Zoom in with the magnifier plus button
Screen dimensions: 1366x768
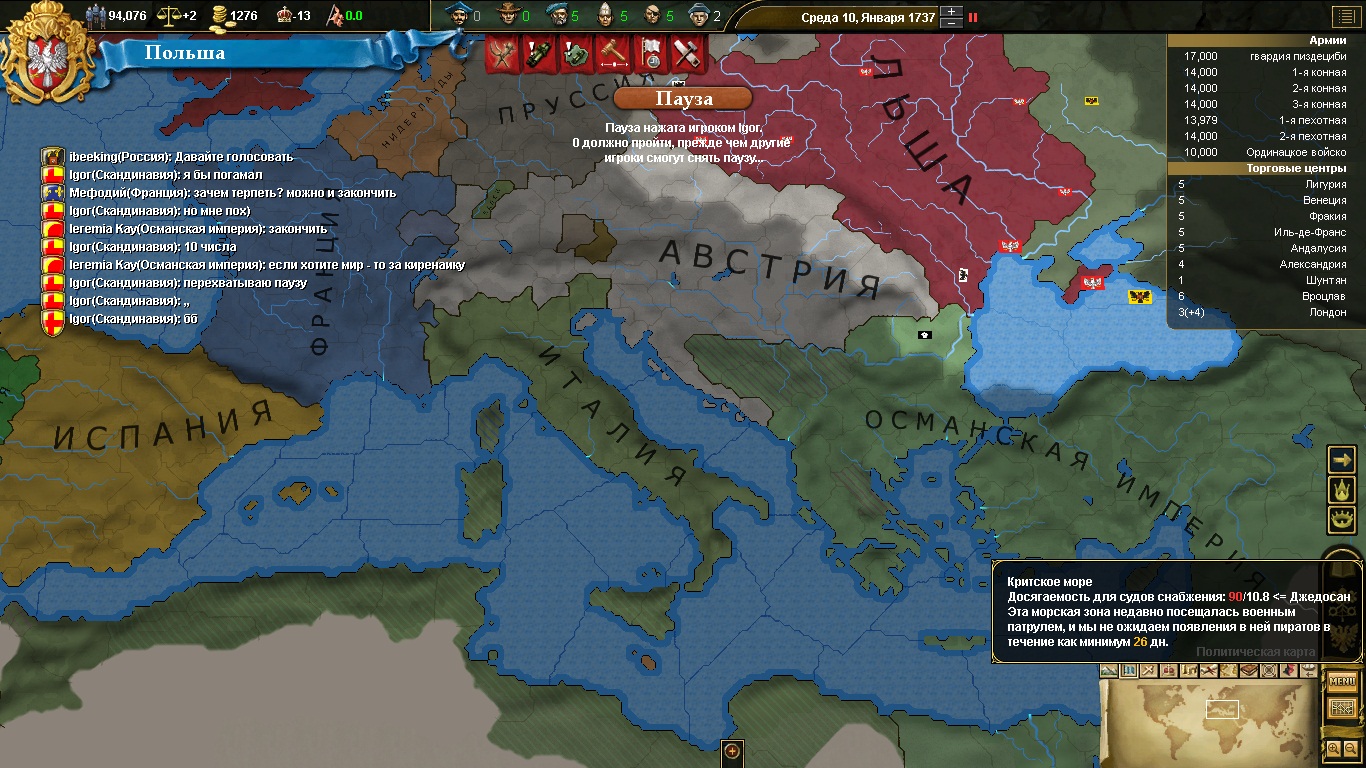point(1333,748)
